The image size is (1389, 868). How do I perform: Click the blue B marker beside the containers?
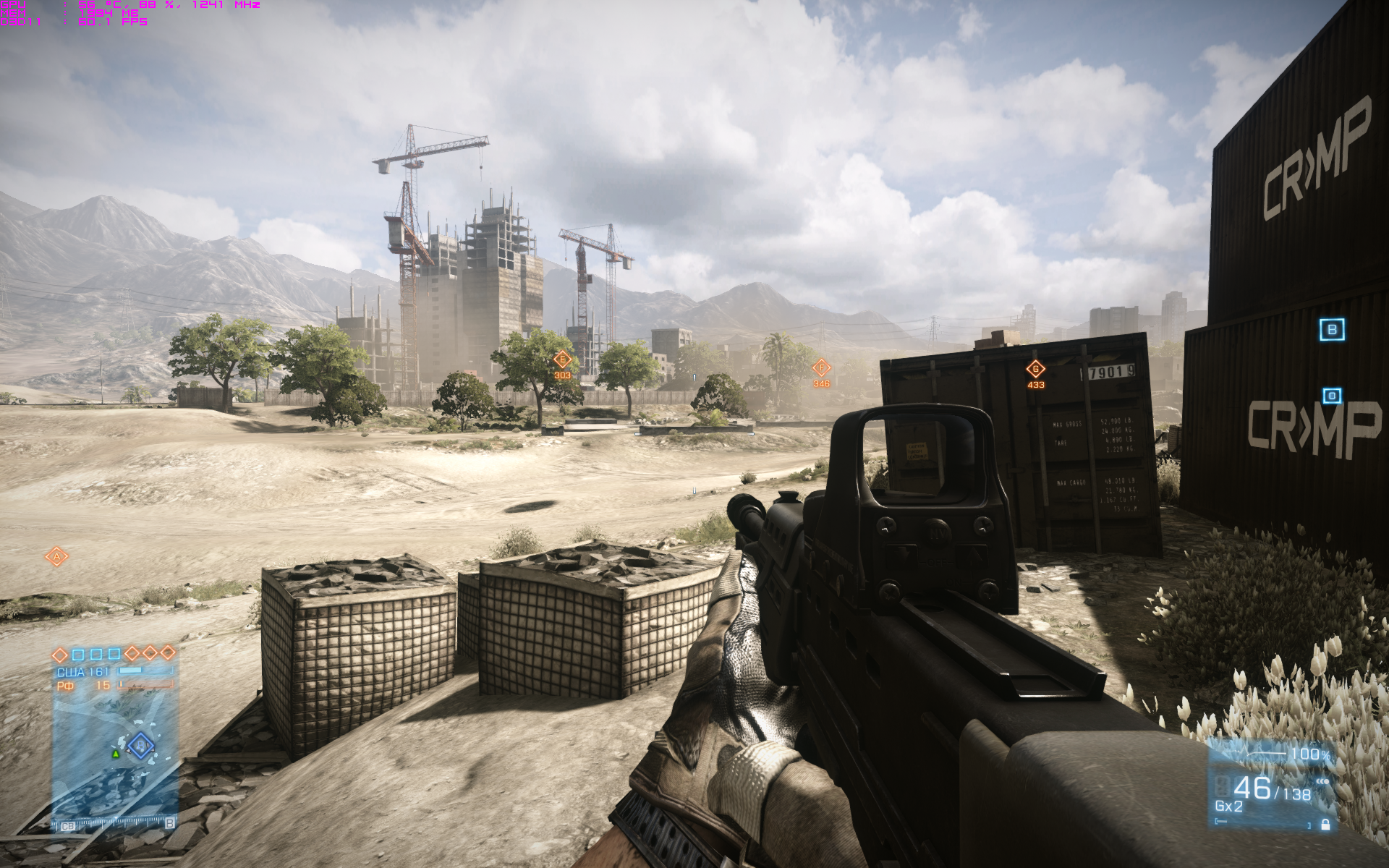tap(1332, 330)
